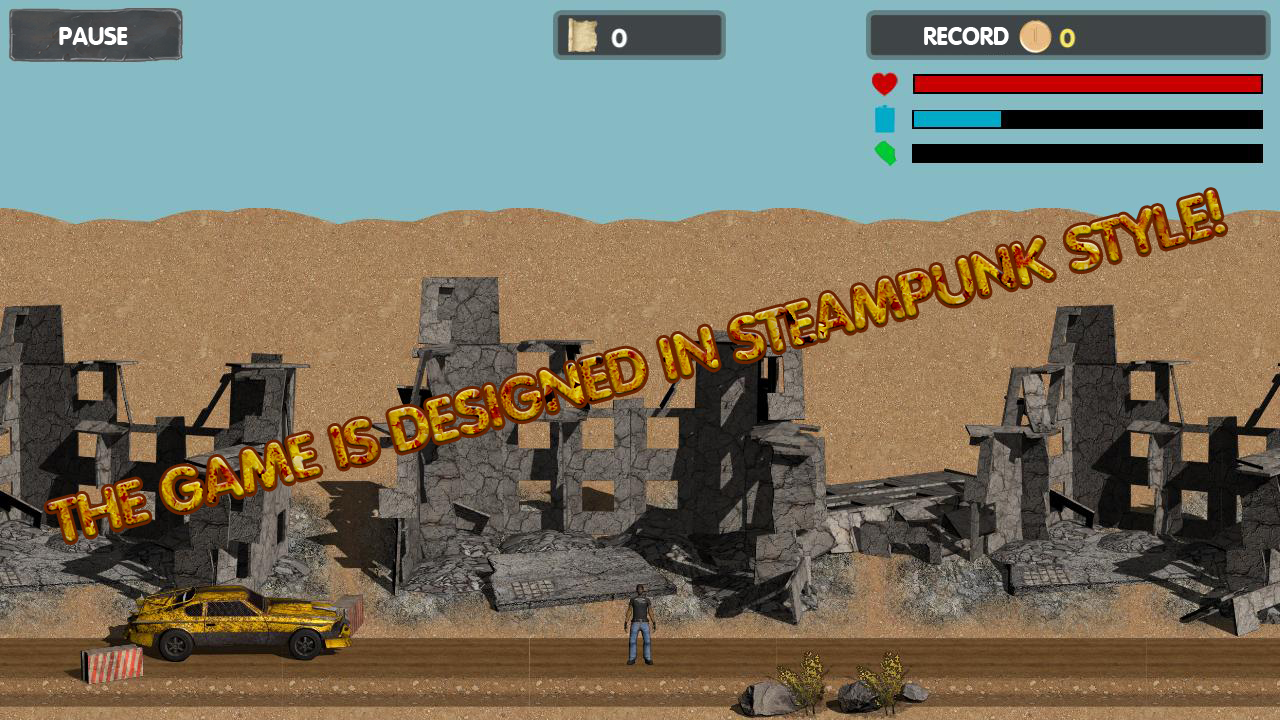Click the full red health bar

pos(1087,83)
